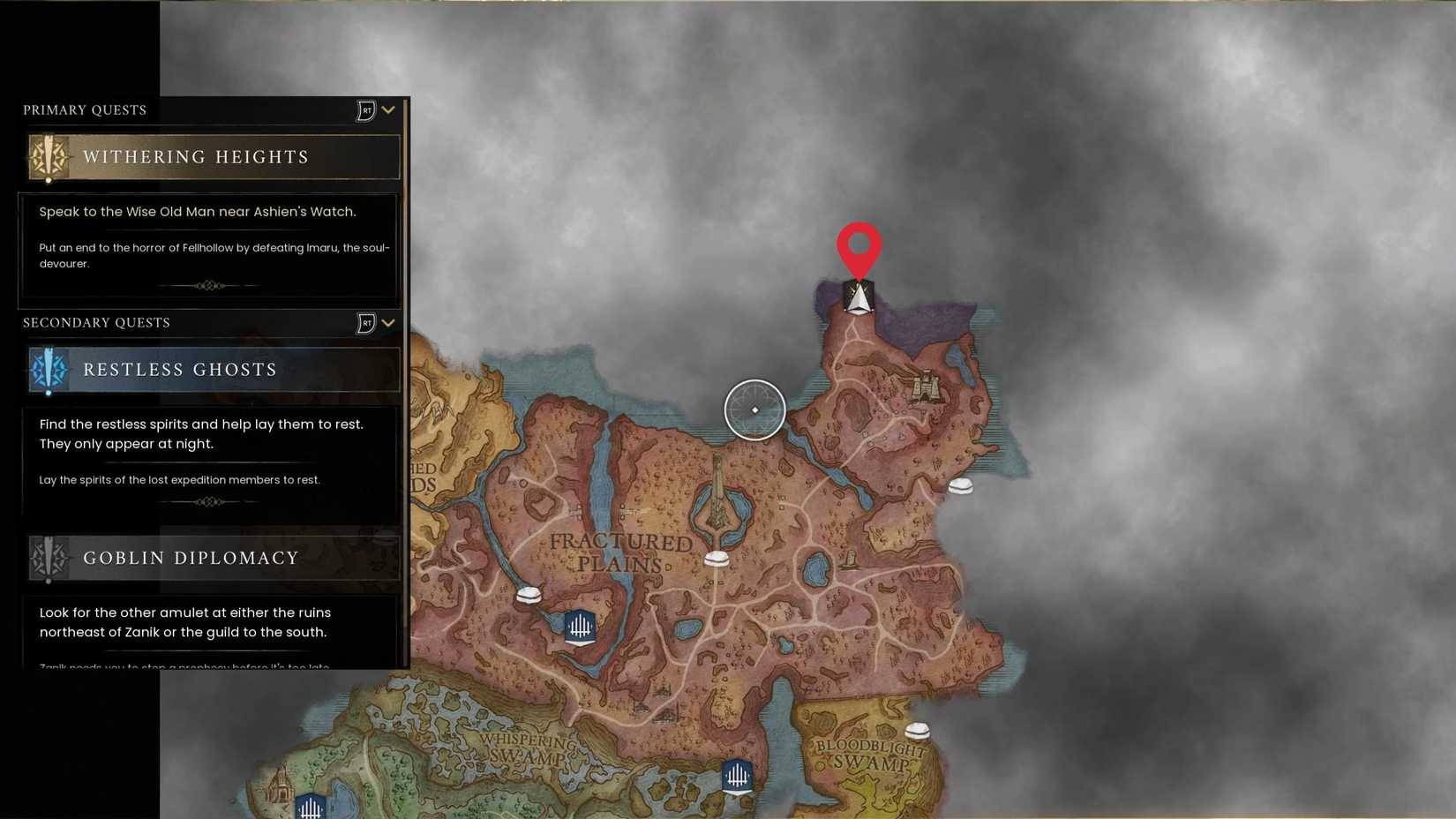
Task: Collapse the Primary Quests section chevron
Action: click(388, 109)
